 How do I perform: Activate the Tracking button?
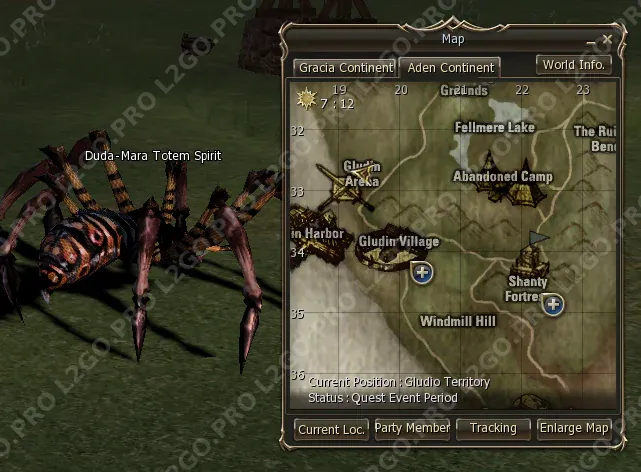493,428
